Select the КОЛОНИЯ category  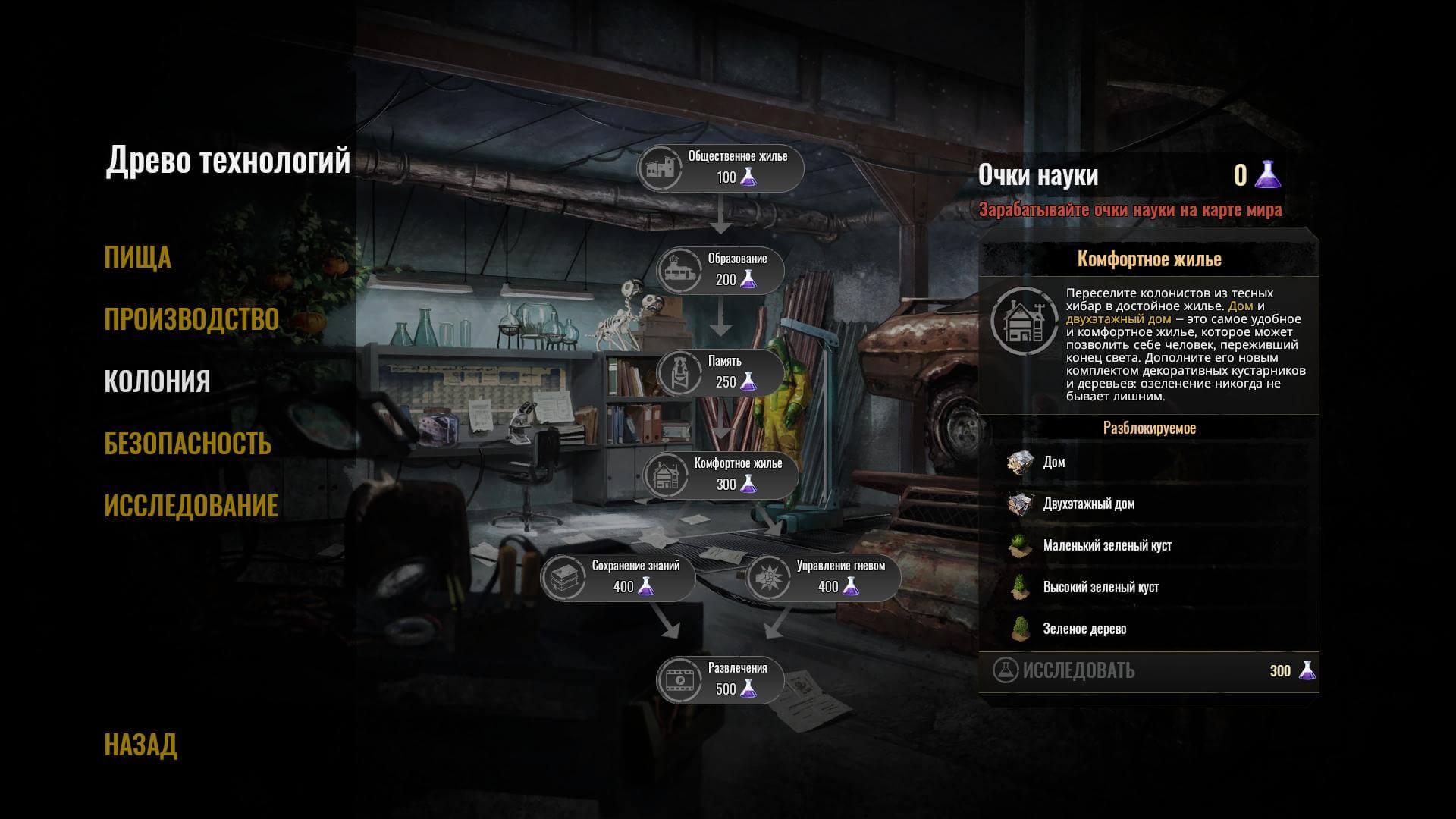click(157, 381)
